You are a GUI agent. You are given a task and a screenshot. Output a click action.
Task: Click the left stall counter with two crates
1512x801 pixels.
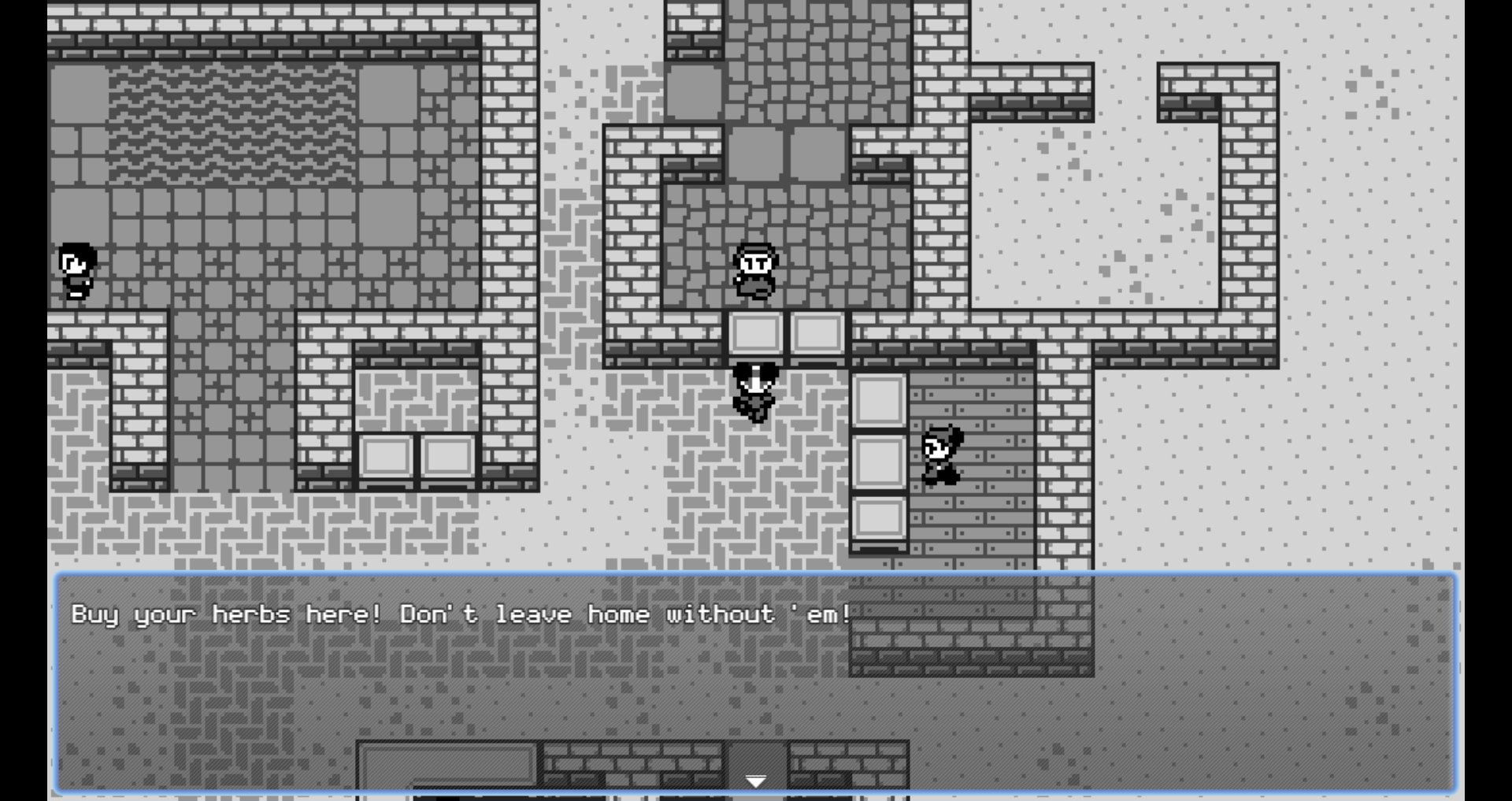point(417,455)
